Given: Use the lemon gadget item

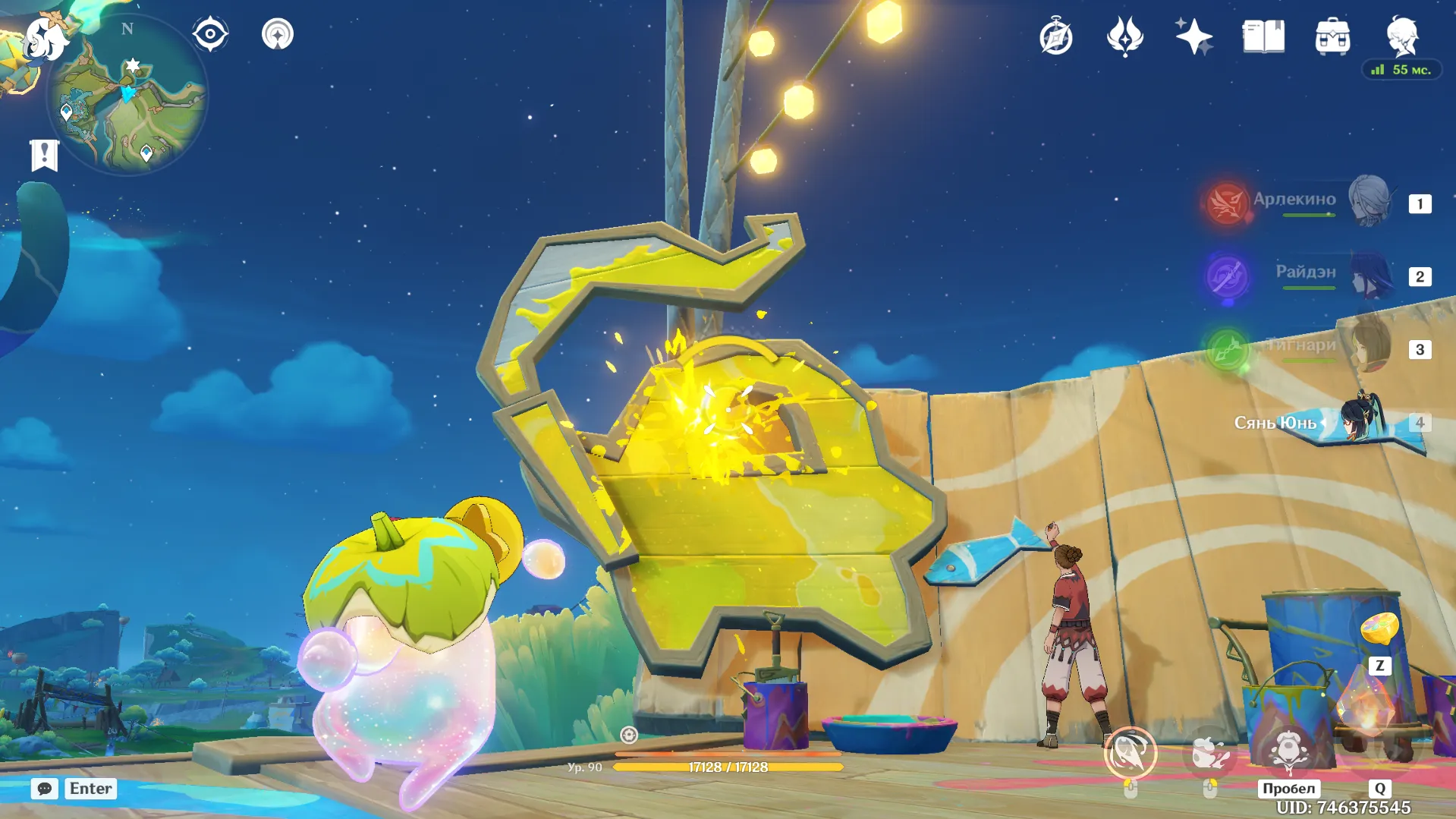Looking at the screenshot, I should (x=1379, y=630).
